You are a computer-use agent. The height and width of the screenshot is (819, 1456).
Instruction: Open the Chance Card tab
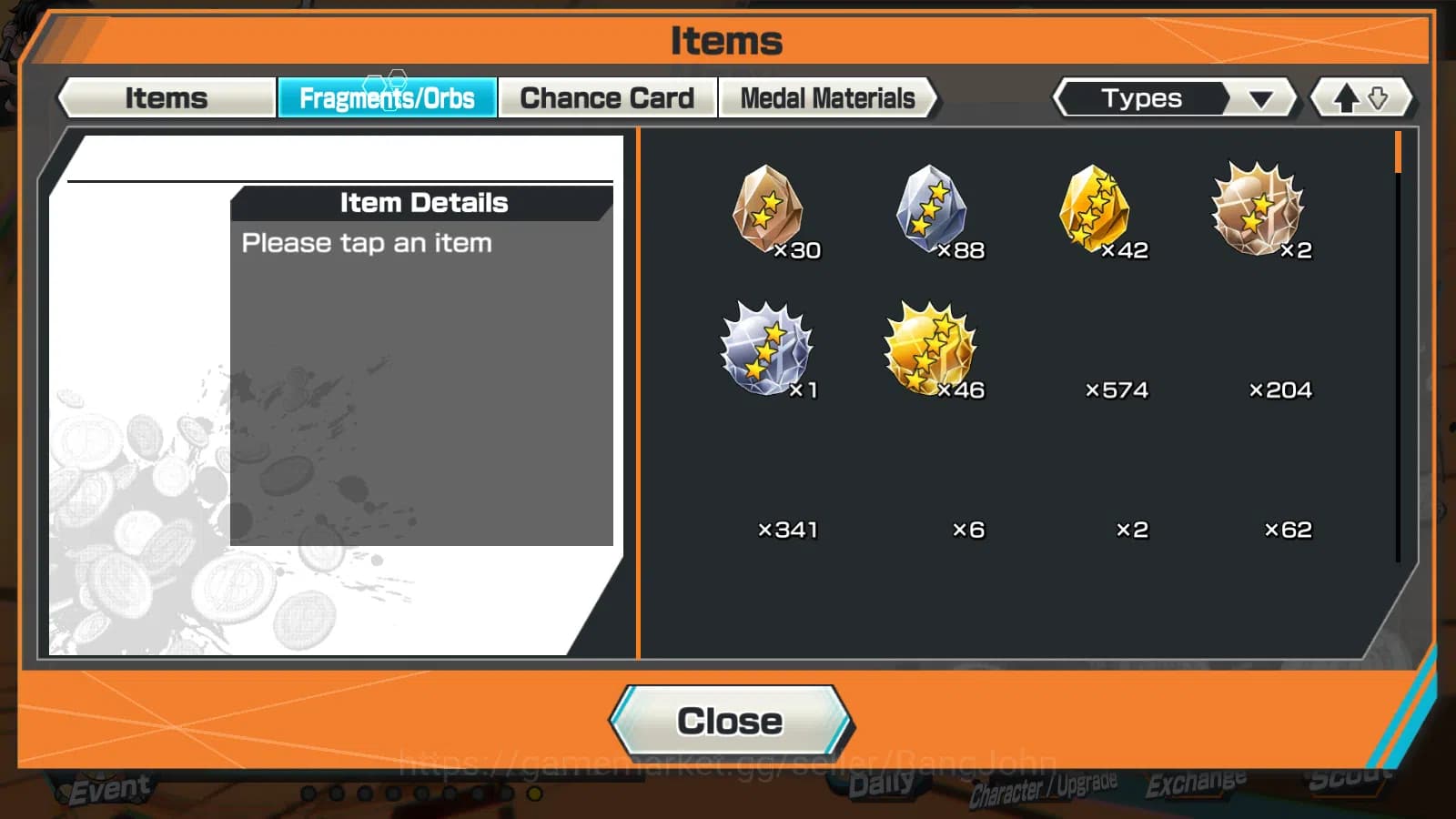click(607, 97)
